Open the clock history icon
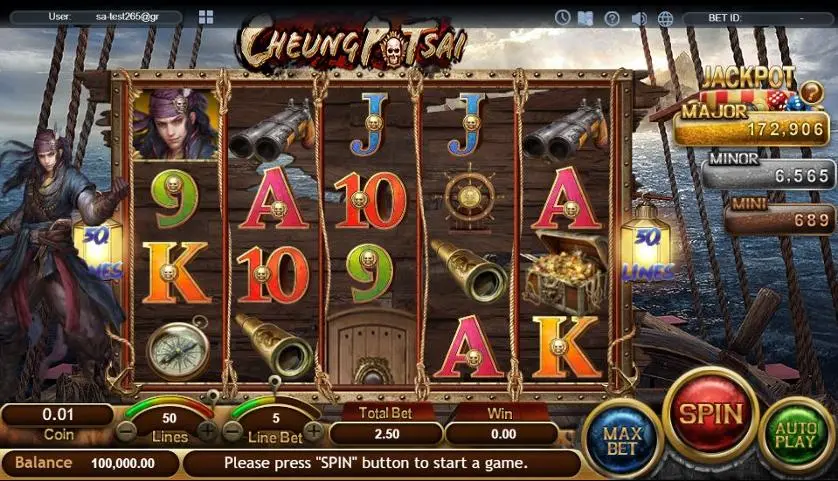Viewport: 838px width, 481px height. 562,18
